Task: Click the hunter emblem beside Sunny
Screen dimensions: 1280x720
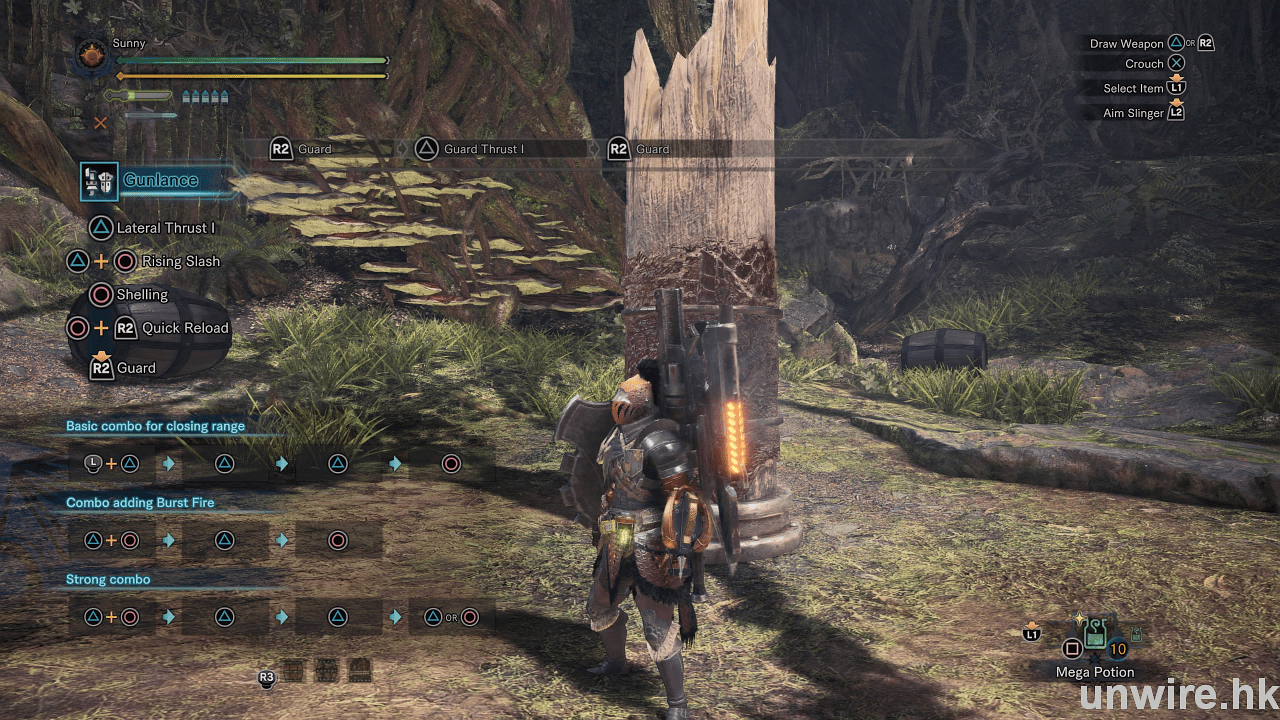Action: coord(93,55)
